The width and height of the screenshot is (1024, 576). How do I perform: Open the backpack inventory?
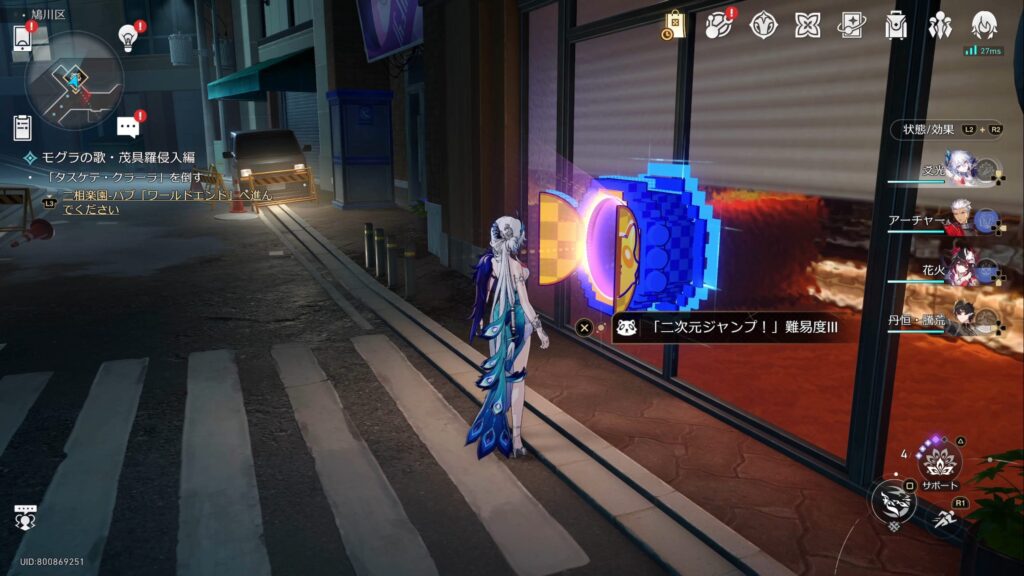895,24
